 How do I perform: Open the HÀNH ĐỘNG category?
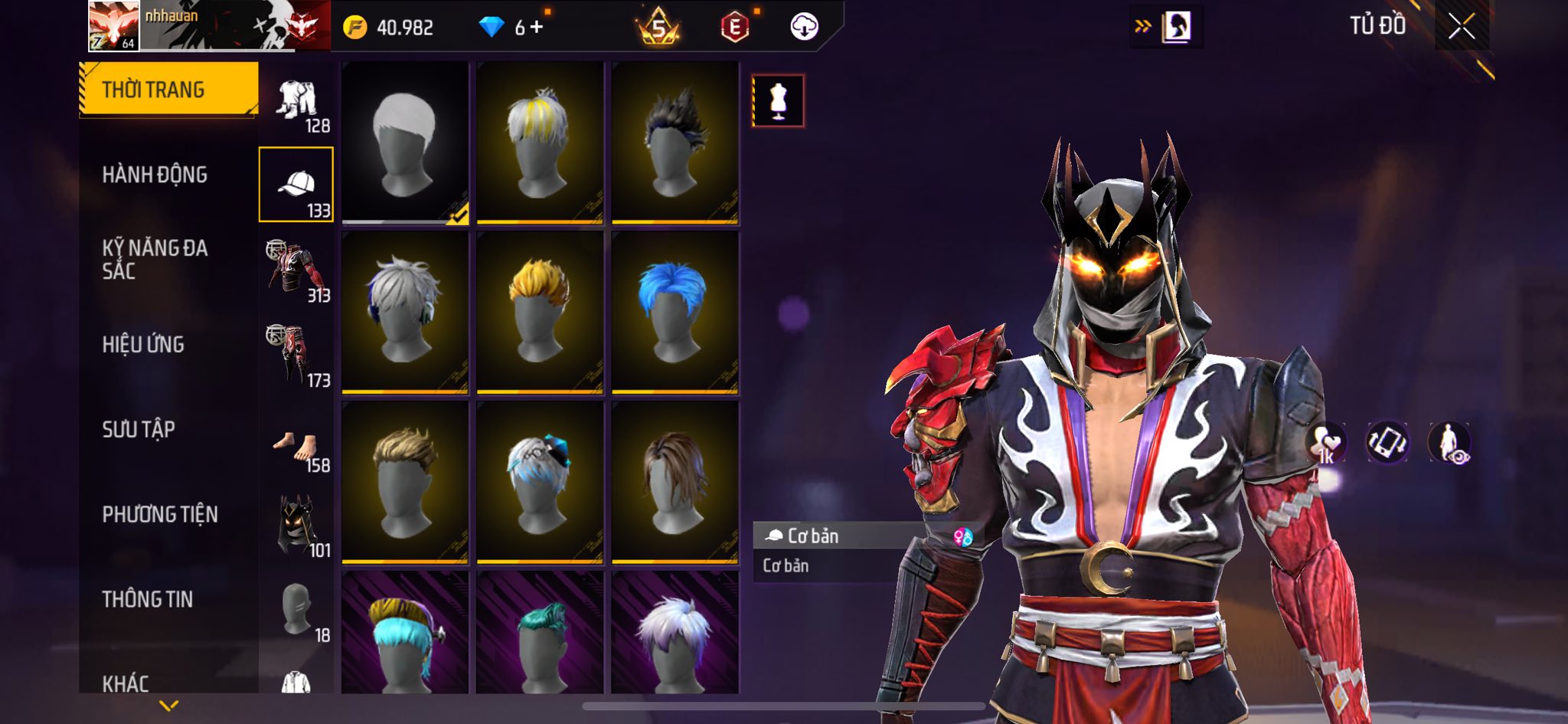click(155, 175)
